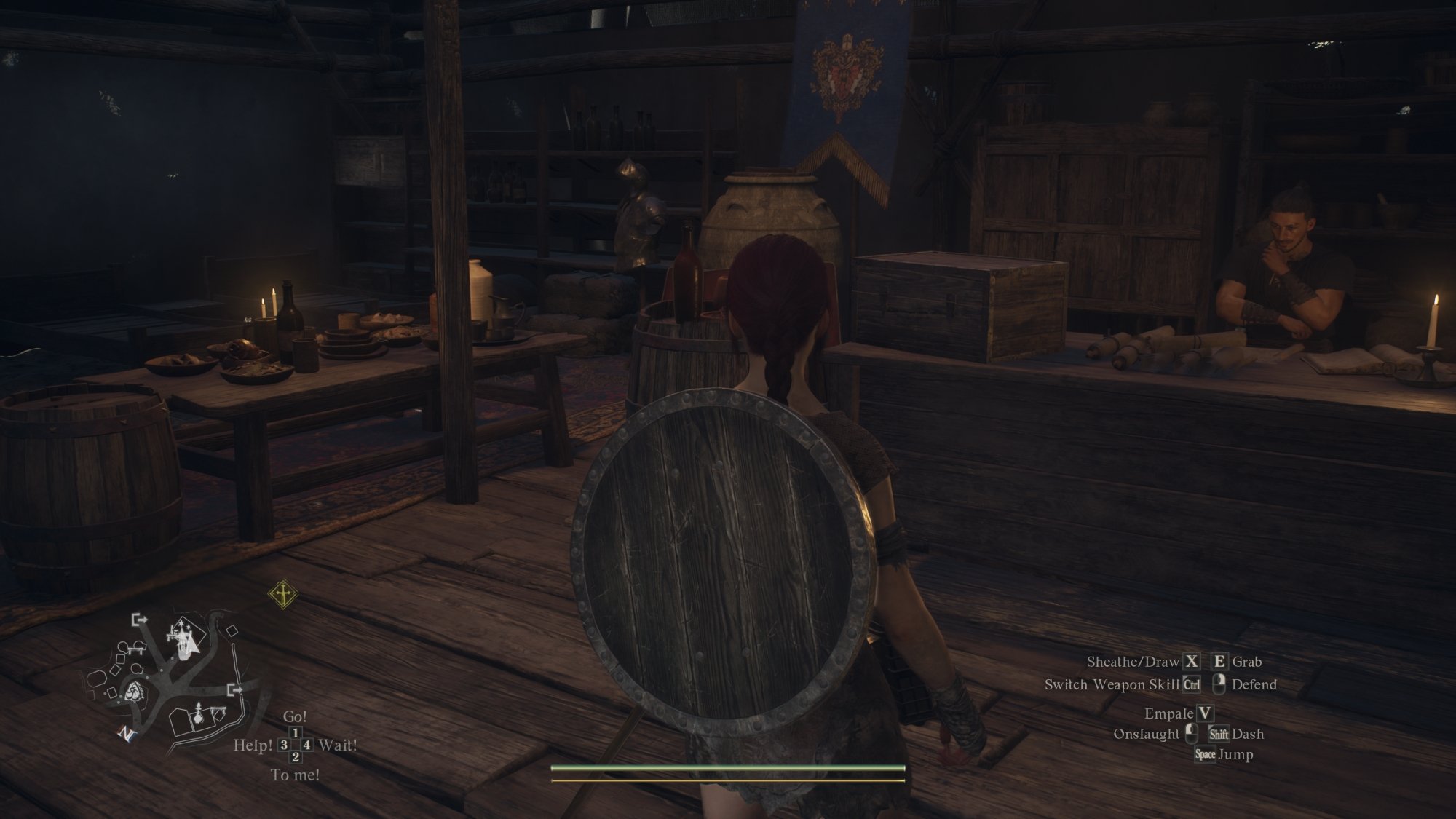
Task: Click the N compass marker on the minimap
Action: (x=126, y=734)
